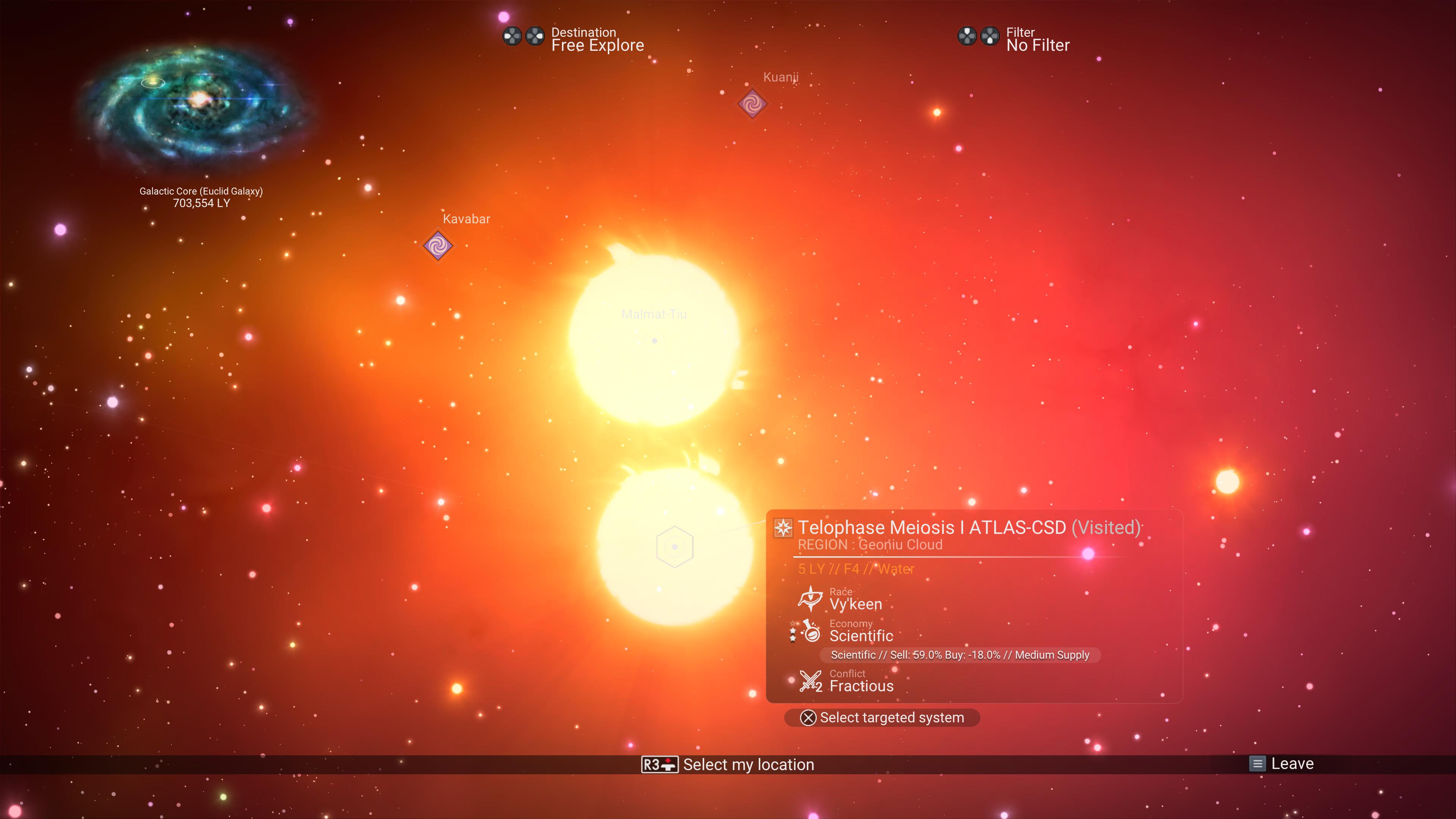Image resolution: width=1456 pixels, height=819 pixels.
Task: Change the No Filter star filter
Action: [x=1037, y=39]
